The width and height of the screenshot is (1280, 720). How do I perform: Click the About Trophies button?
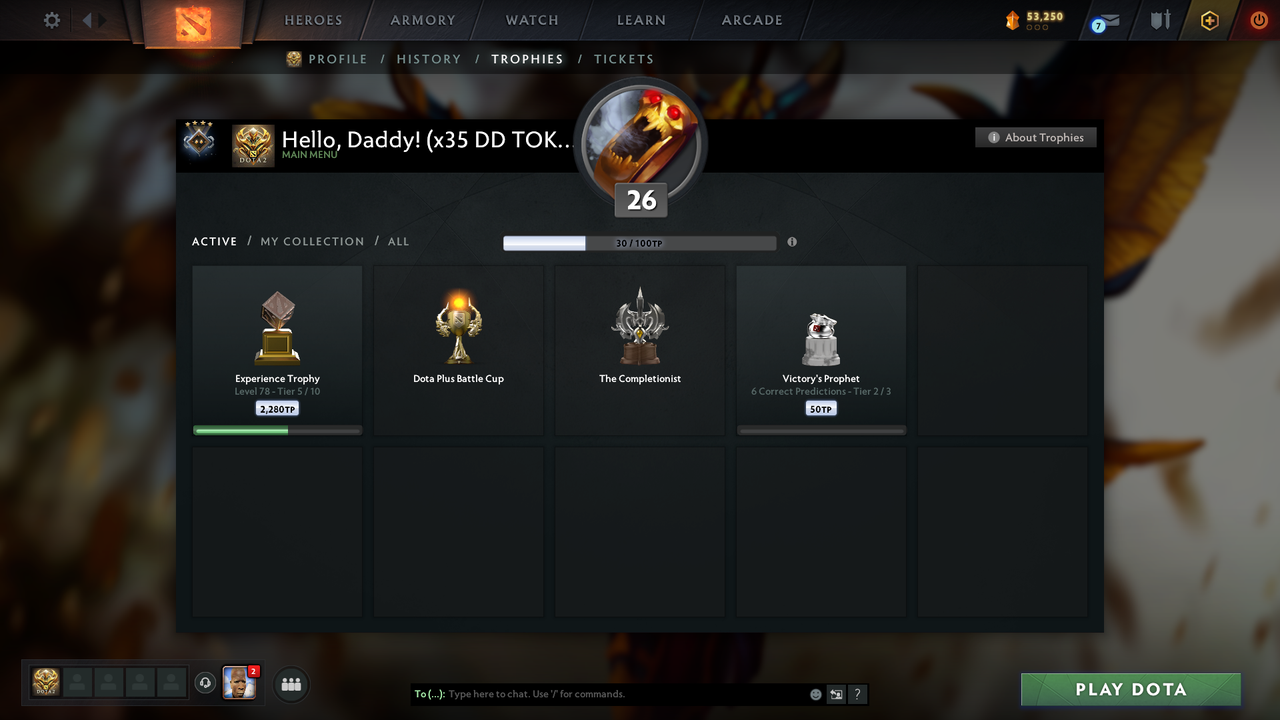click(x=1036, y=137)
